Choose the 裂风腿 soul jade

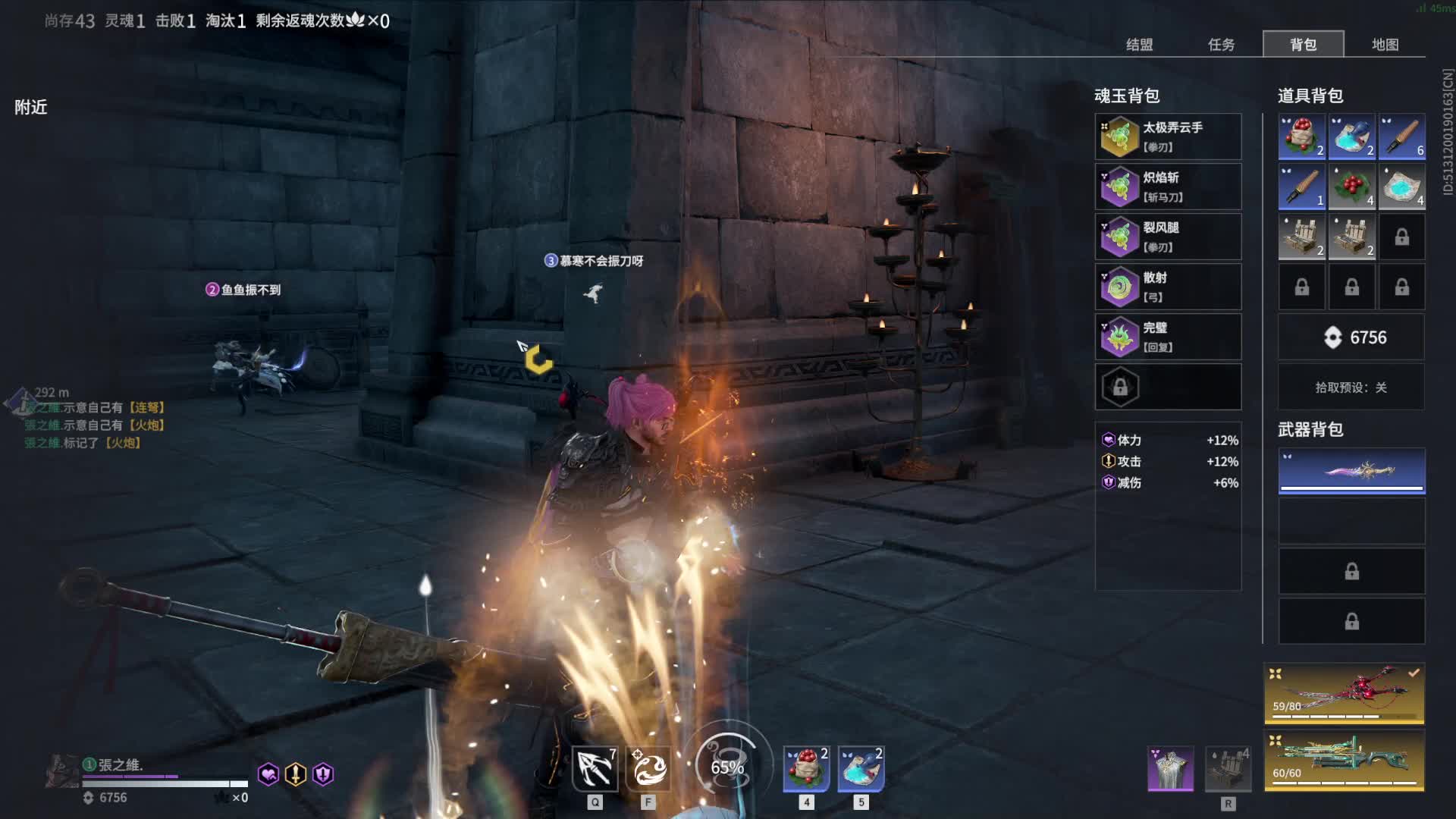1168,237
